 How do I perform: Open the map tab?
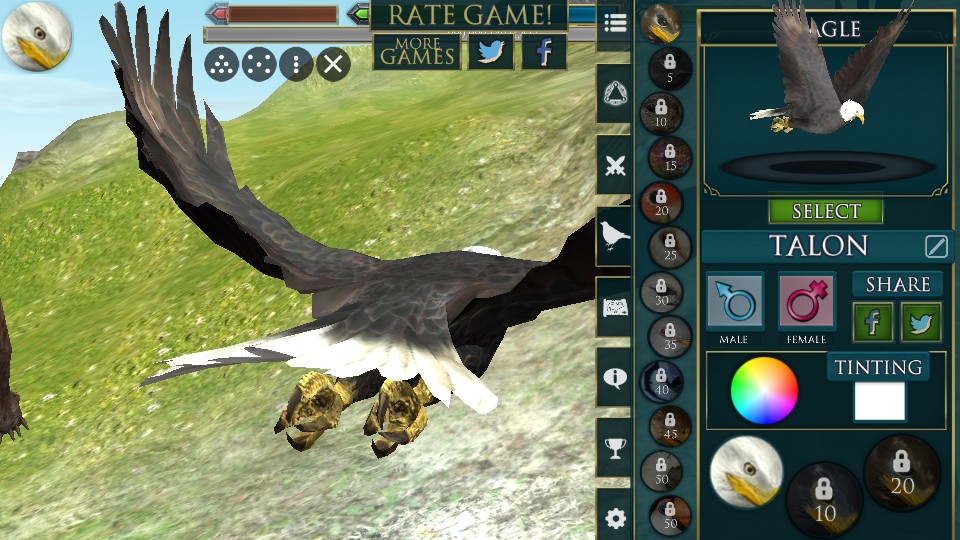pyautogui.click(x=615, y=307)
